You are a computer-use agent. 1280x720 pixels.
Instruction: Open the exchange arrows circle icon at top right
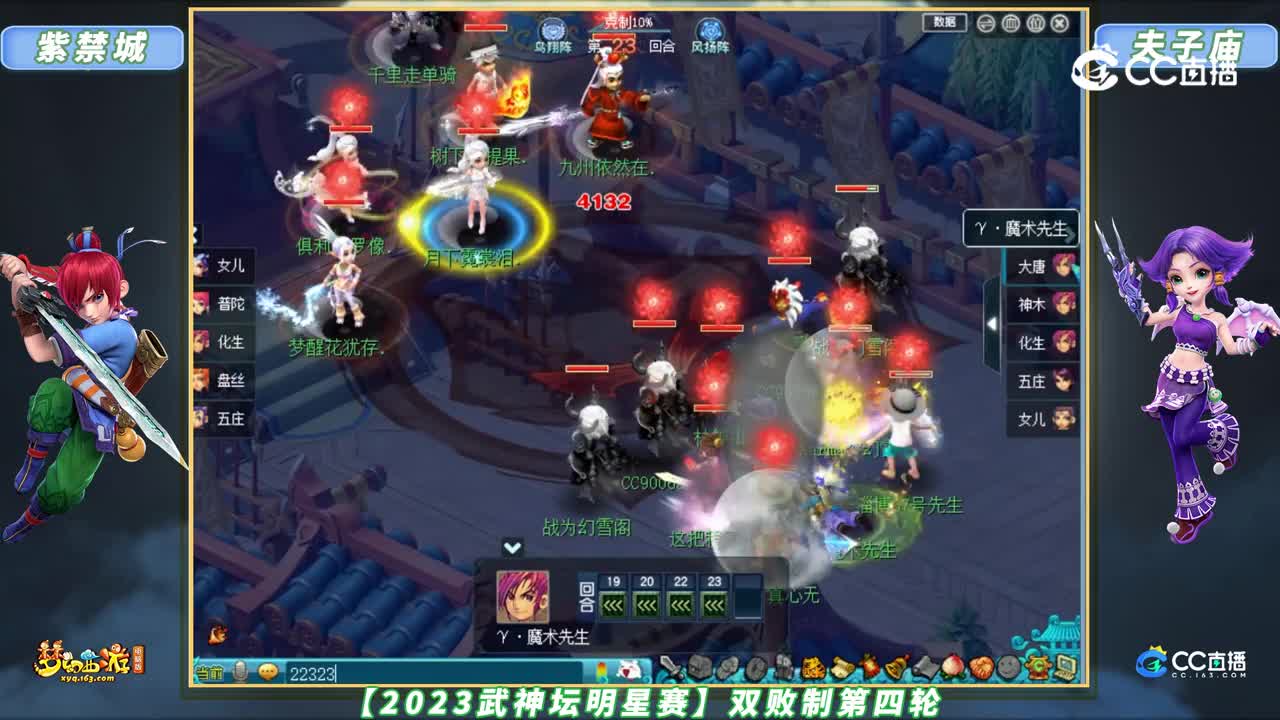tap(985, 22)
